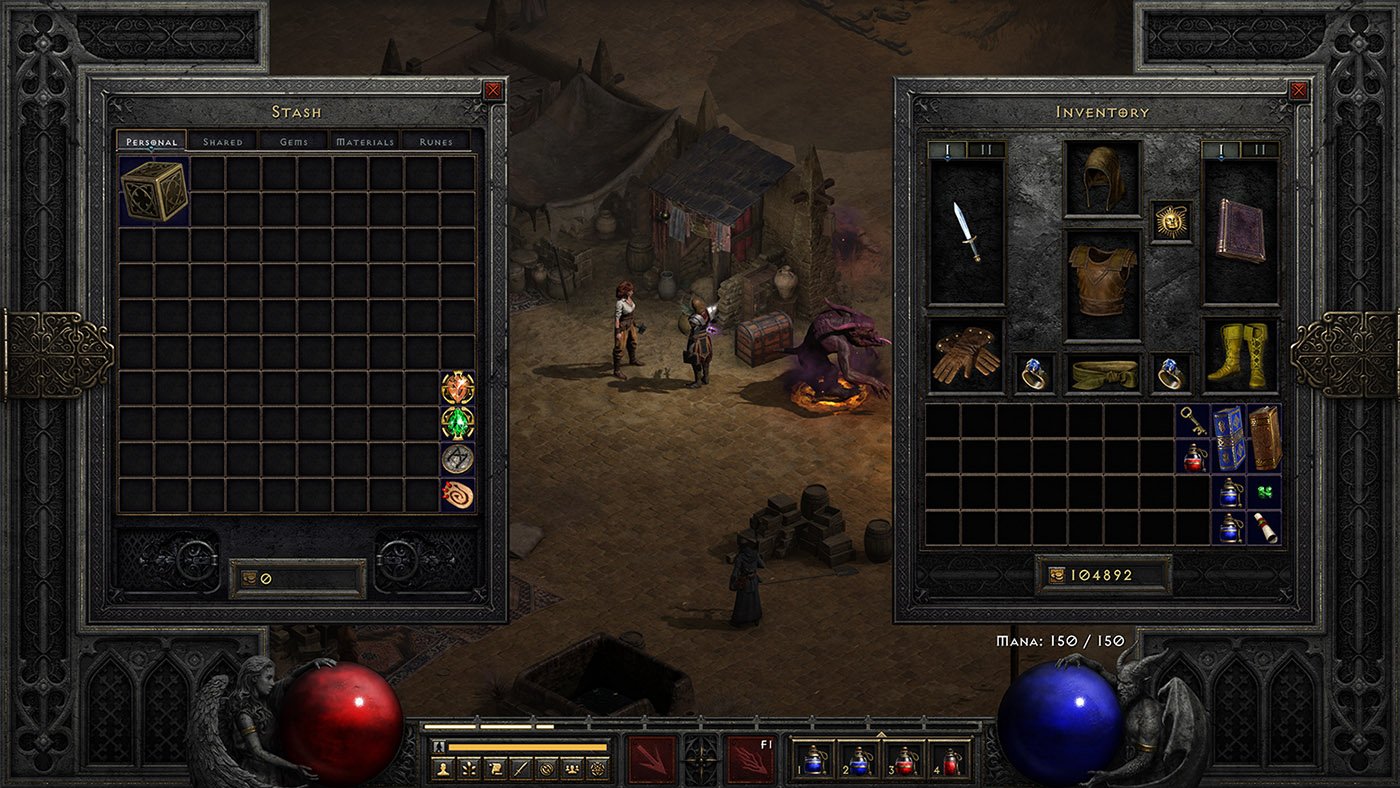Image resolution: width=1400 pixels, height=788 pixels.
Task: Open the Gems stash tab
Action: tap(294, 142)
